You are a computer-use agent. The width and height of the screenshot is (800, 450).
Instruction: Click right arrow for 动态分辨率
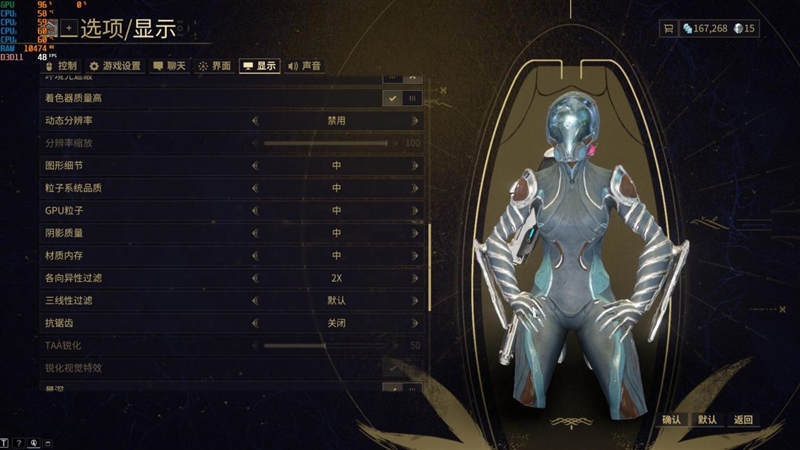point(415,120)
